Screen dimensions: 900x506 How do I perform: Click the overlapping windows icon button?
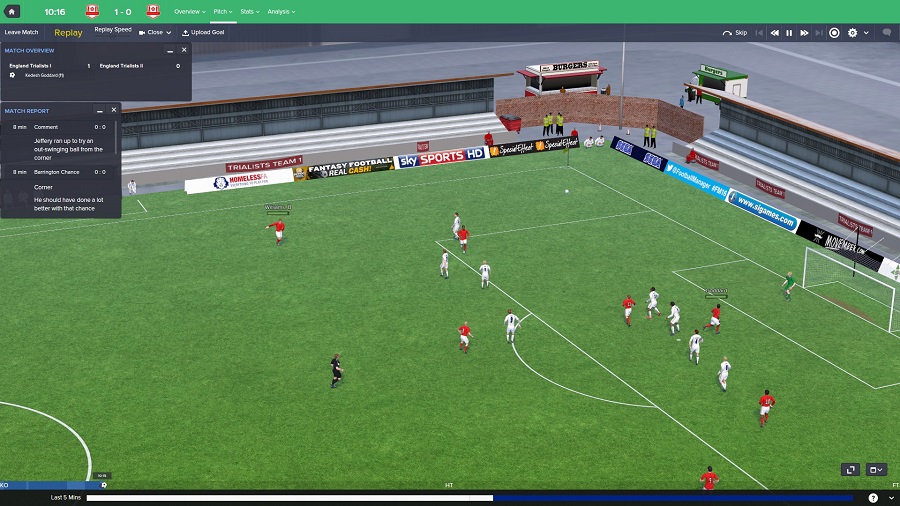tap(850, 469)
